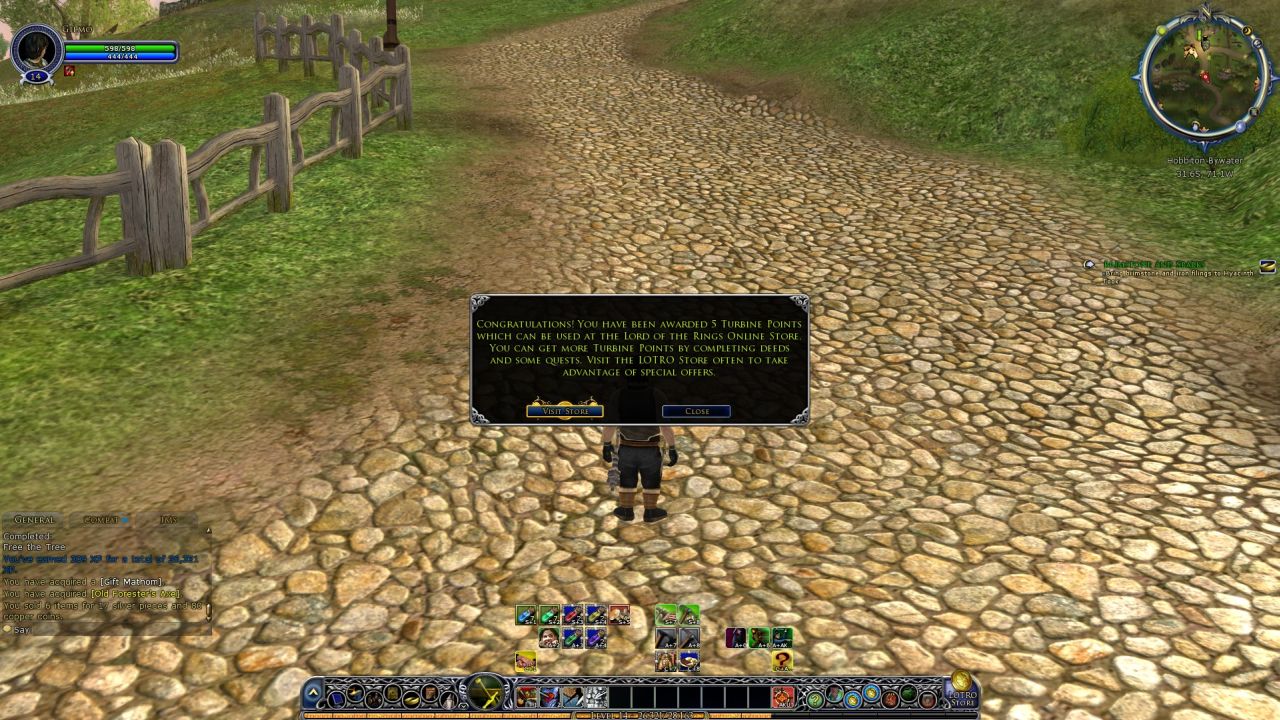Use the white rune stone quickslot skill
This screenshot has width=1280, height=720.
597,697
